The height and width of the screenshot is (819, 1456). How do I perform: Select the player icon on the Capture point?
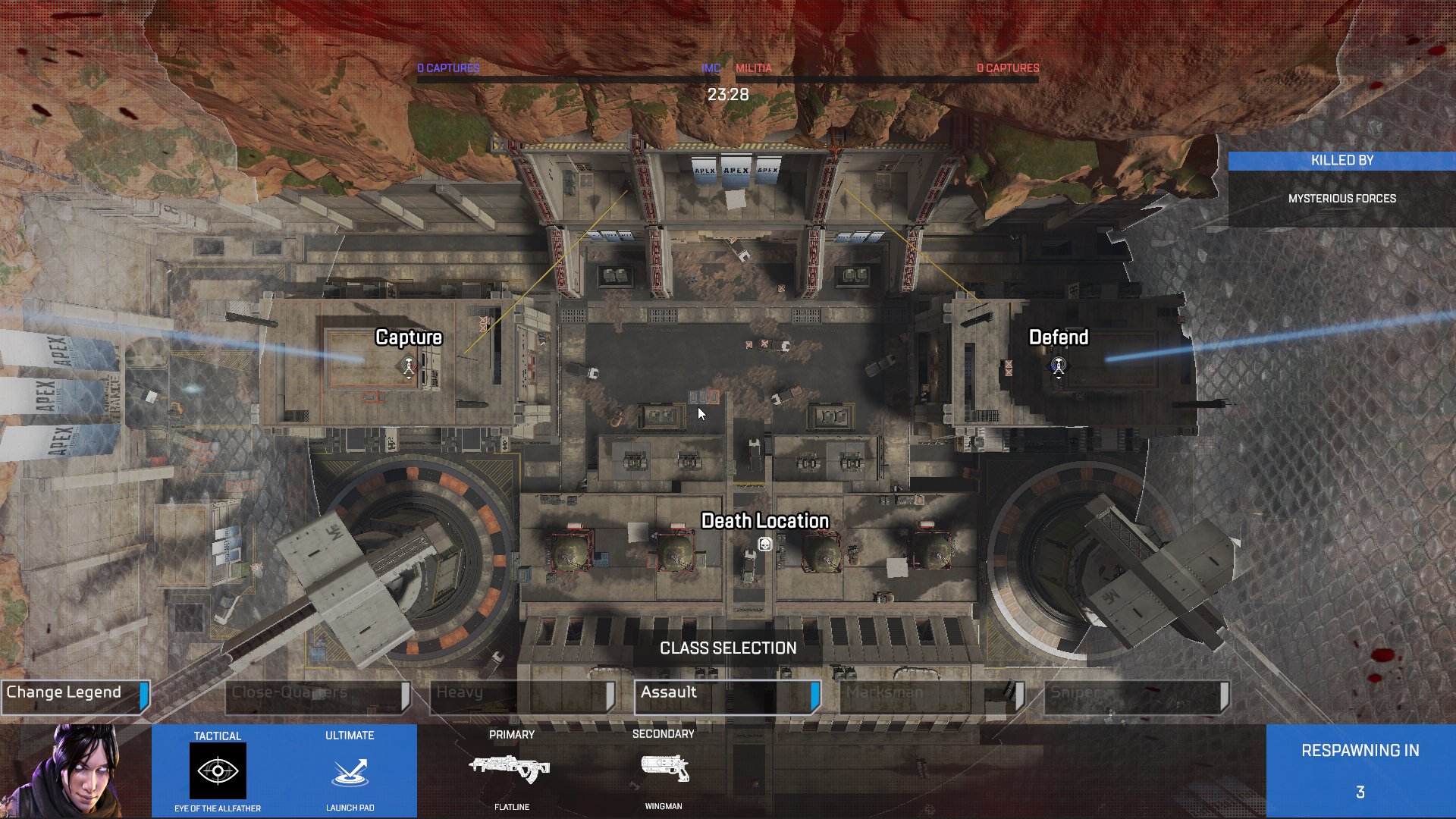pos(407,363)
